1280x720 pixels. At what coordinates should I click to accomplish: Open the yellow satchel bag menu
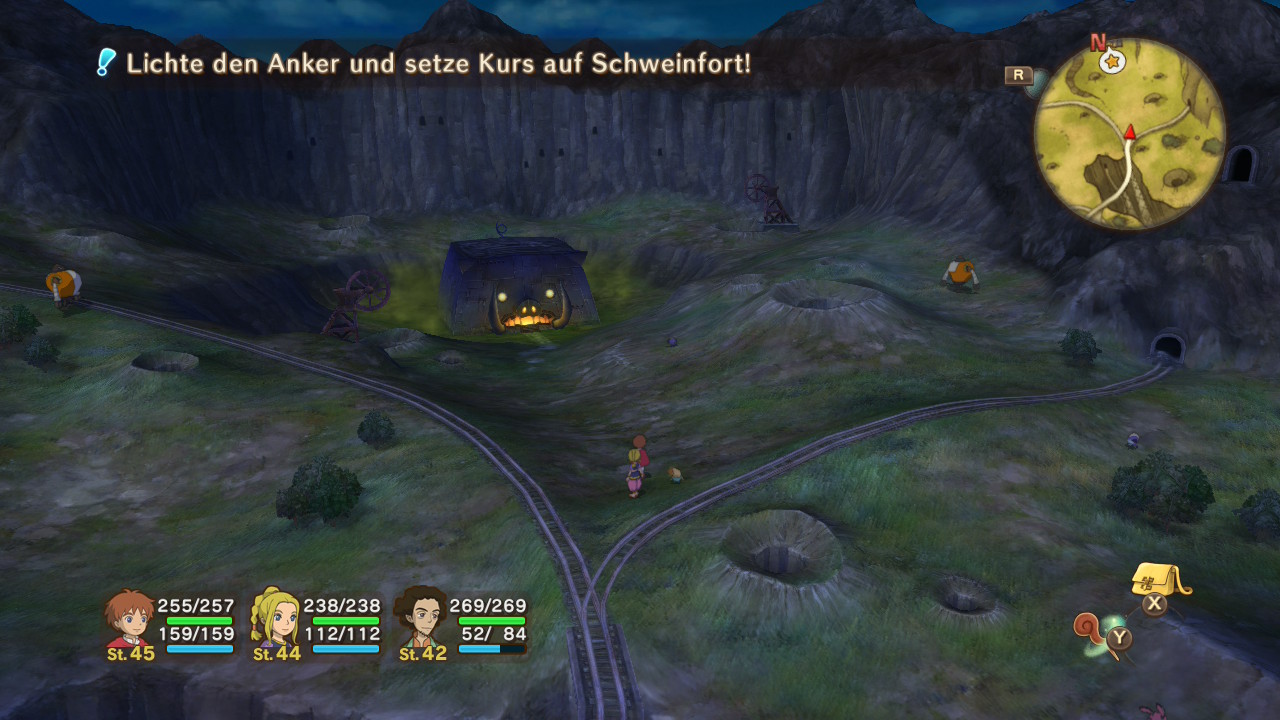[x=1159, y=579]
